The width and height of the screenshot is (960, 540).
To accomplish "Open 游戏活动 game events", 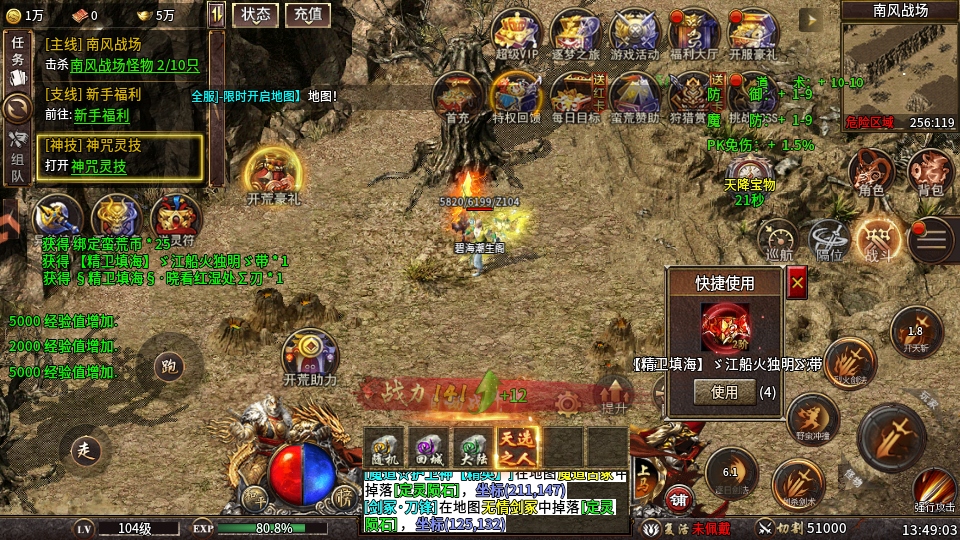I will click(633, 32).
